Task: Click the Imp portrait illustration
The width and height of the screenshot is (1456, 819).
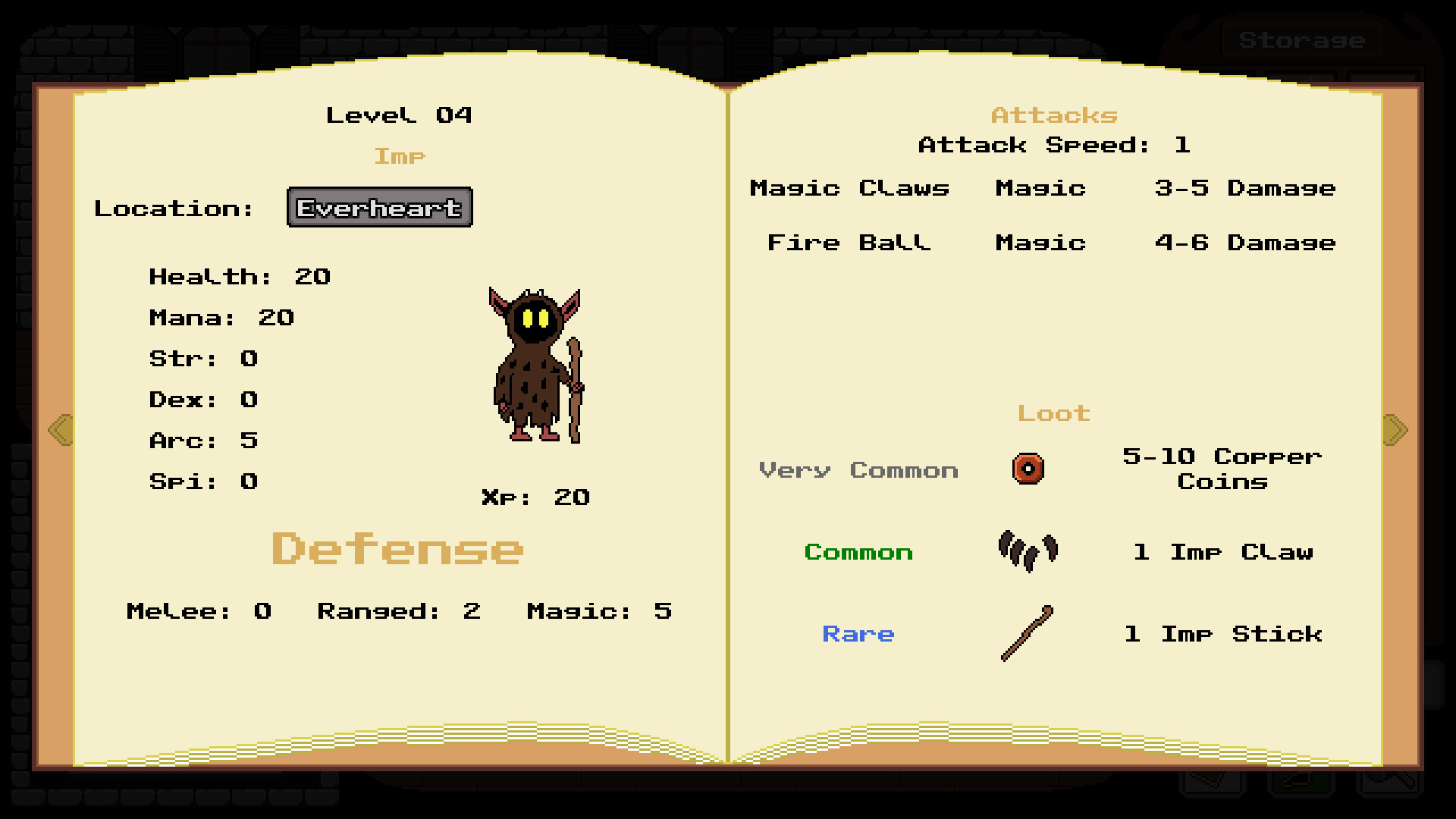Action: click(x=535, y=364)
